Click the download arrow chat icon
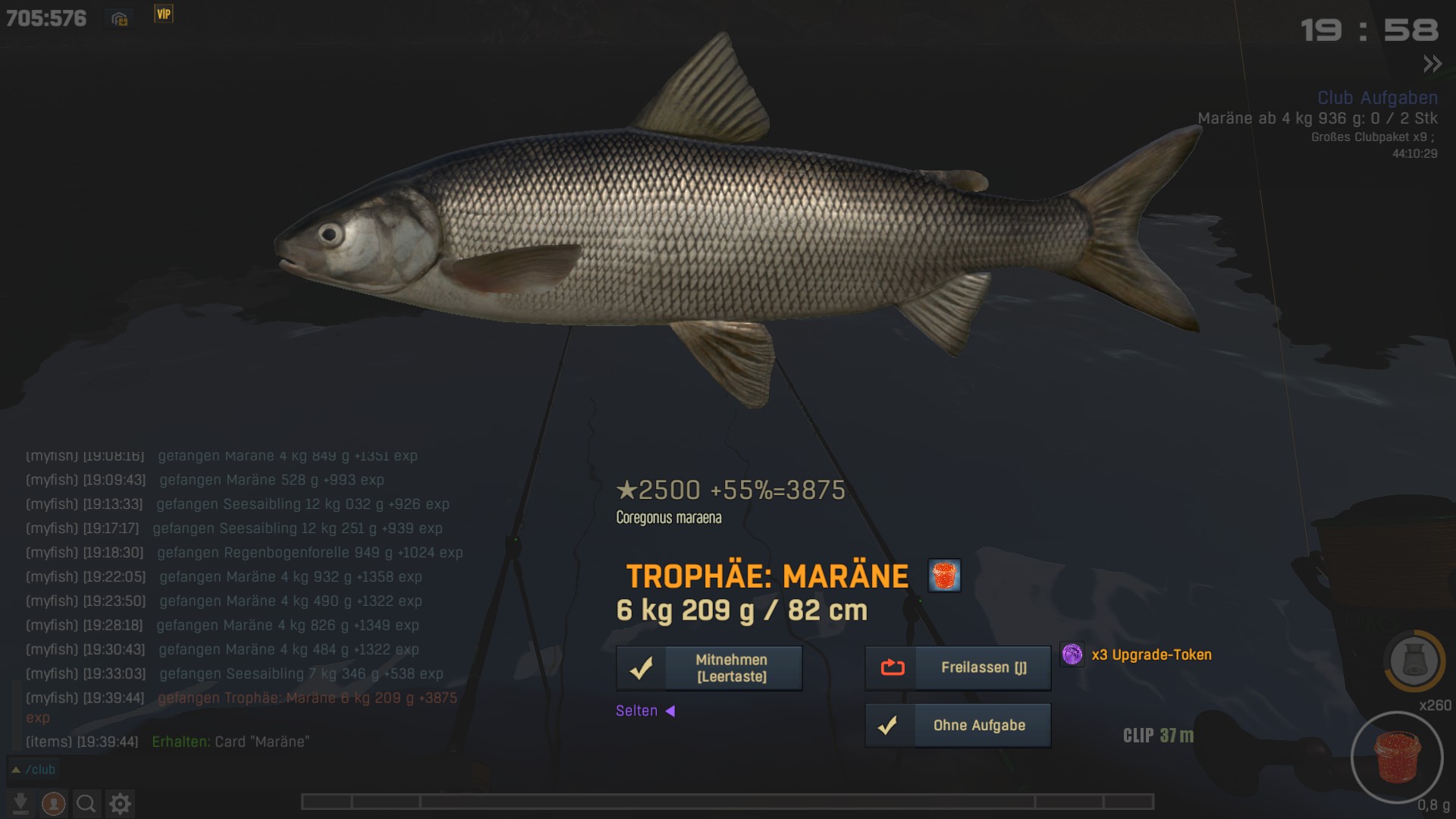 [x=20, y=803]
